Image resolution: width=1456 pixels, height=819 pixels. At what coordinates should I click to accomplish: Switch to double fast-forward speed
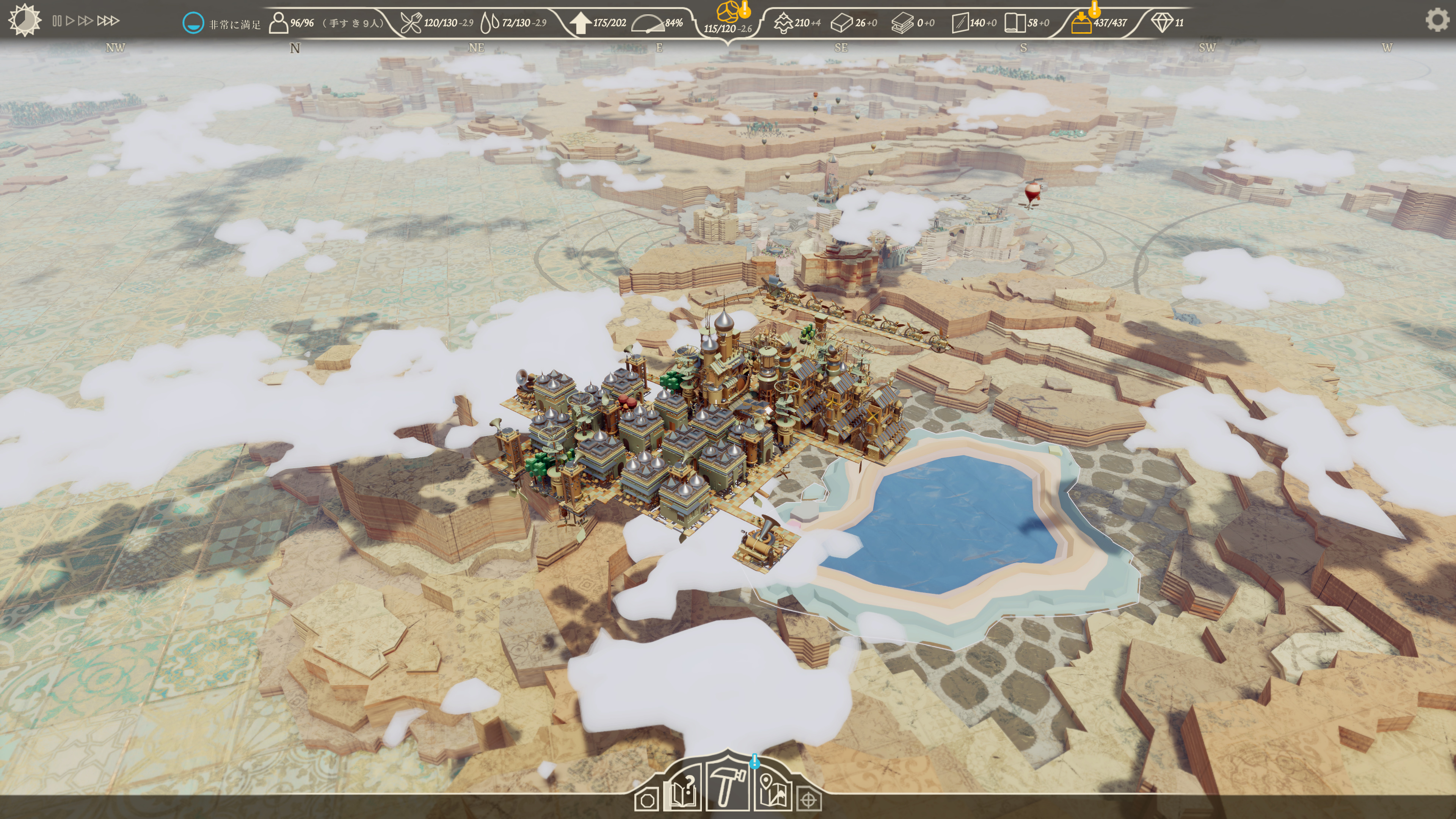tap(85, 21)
